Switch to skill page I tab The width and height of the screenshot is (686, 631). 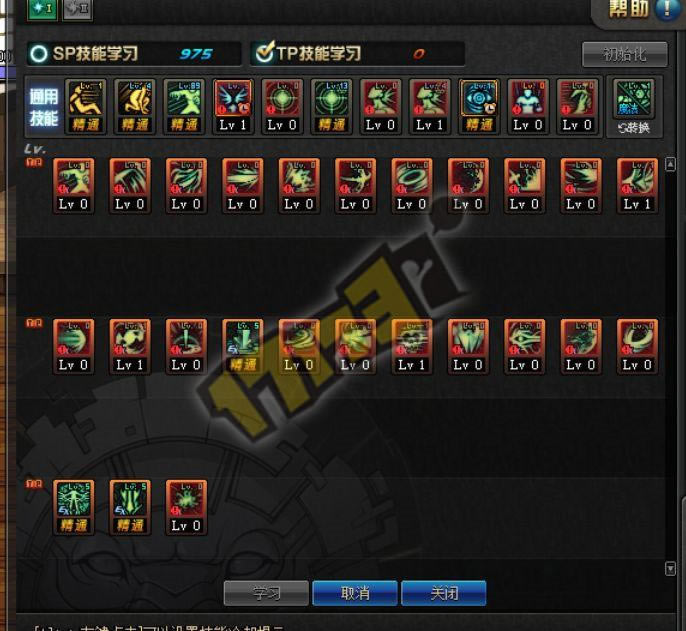(42, 9)
